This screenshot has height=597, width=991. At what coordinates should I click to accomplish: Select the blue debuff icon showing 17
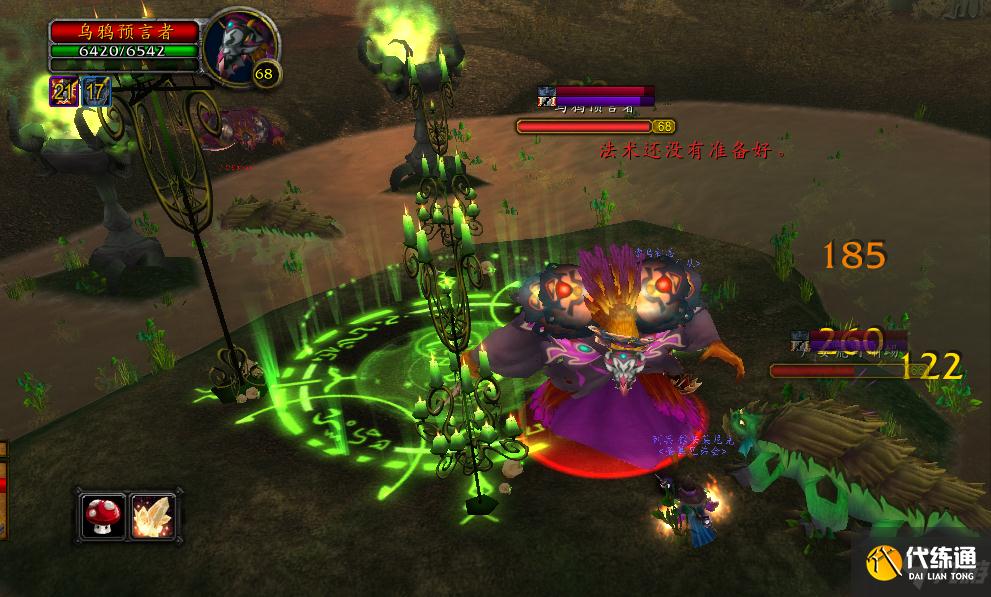(96, 92)
